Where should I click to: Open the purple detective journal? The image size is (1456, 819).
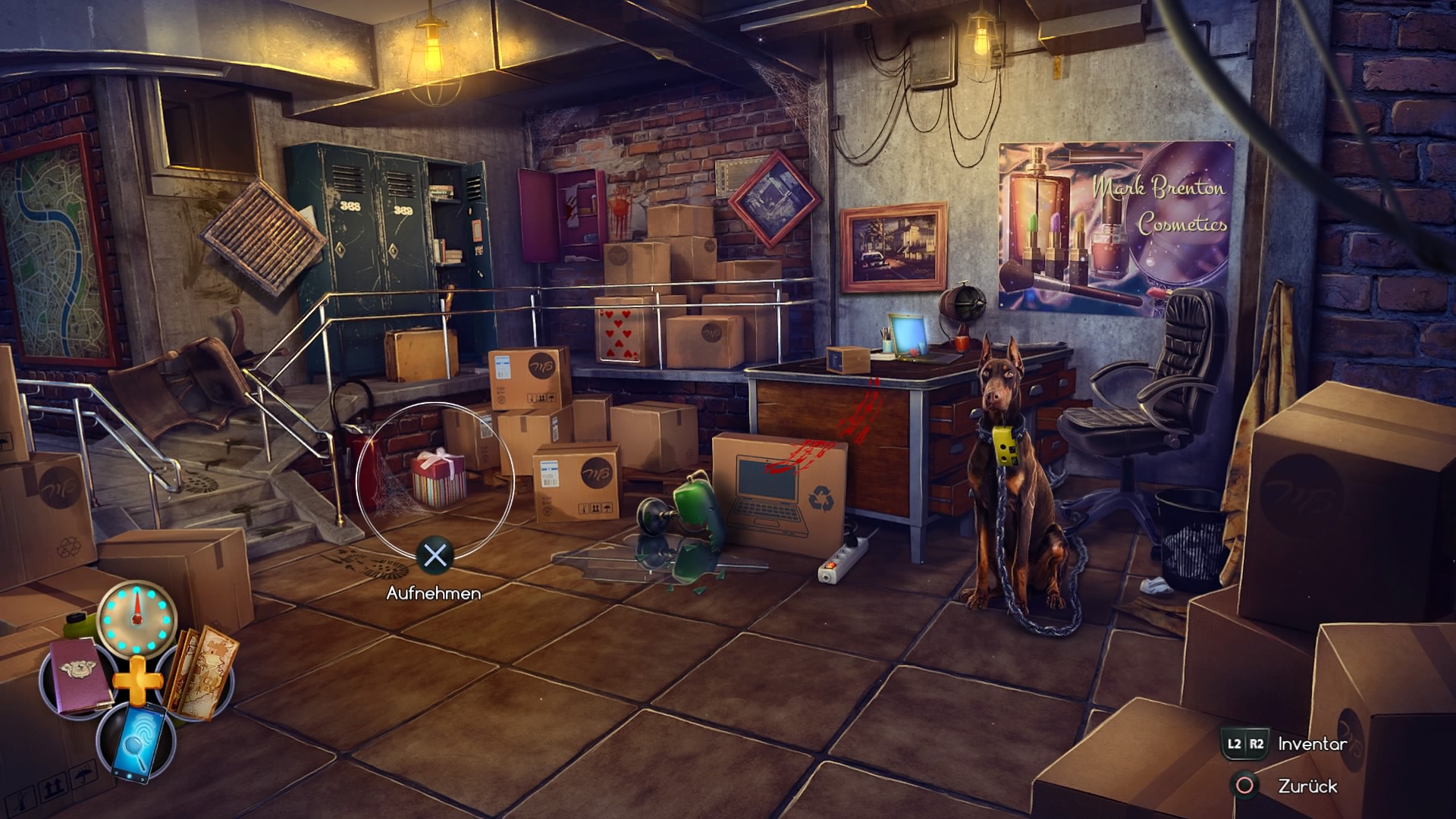[80, 676]
